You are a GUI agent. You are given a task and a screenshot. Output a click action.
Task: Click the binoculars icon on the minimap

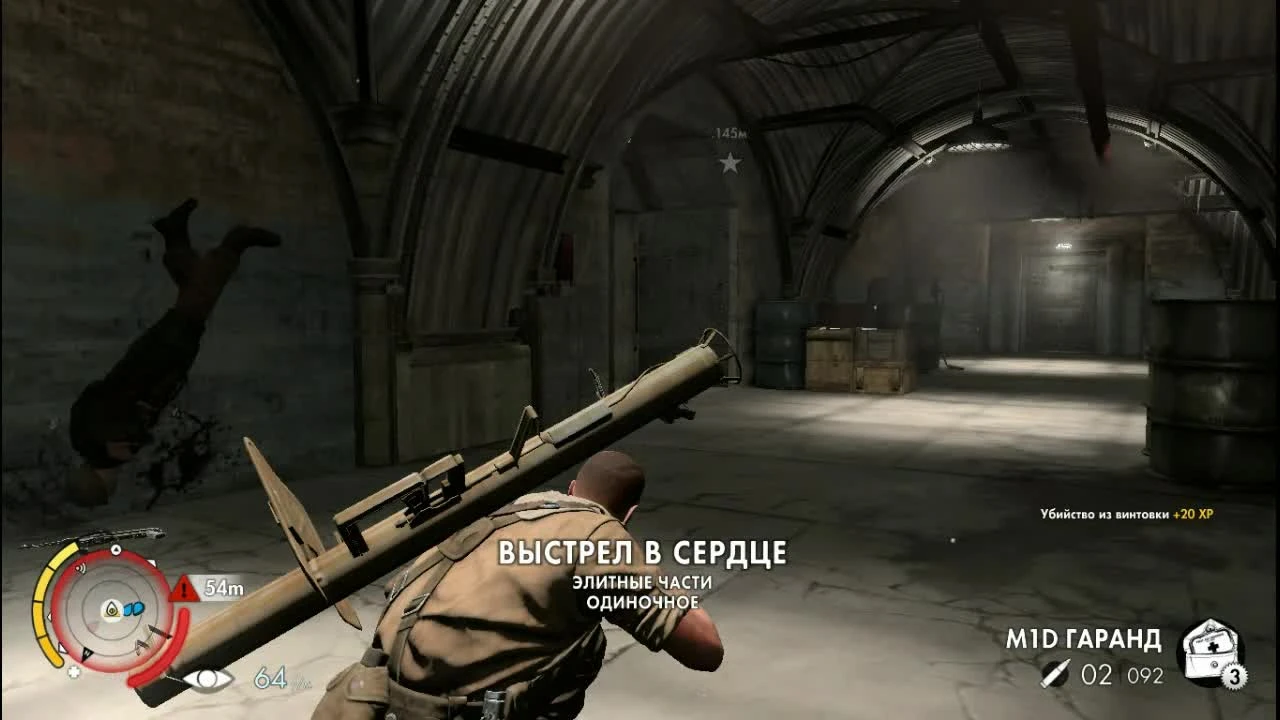coord(133,607)
